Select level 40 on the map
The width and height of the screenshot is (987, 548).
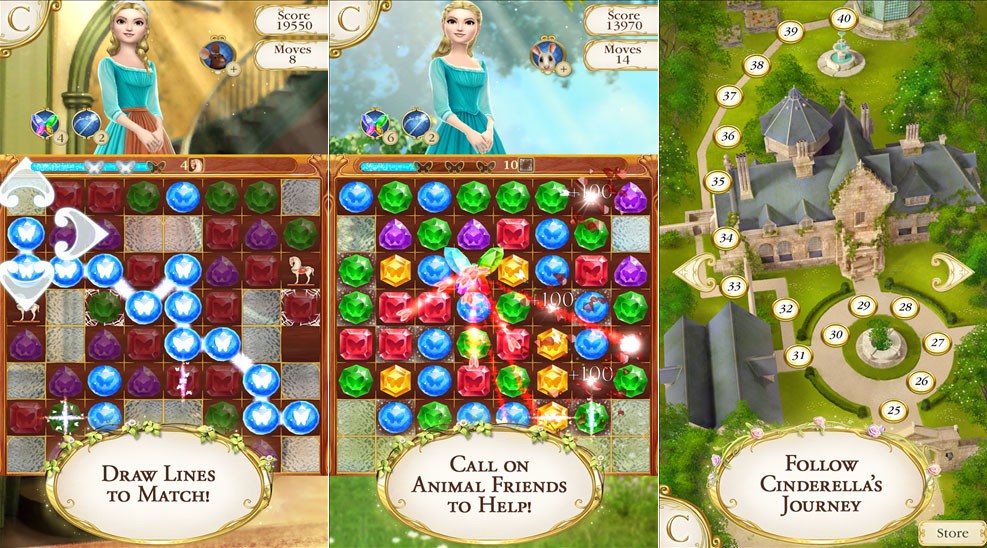click(844, 18)
